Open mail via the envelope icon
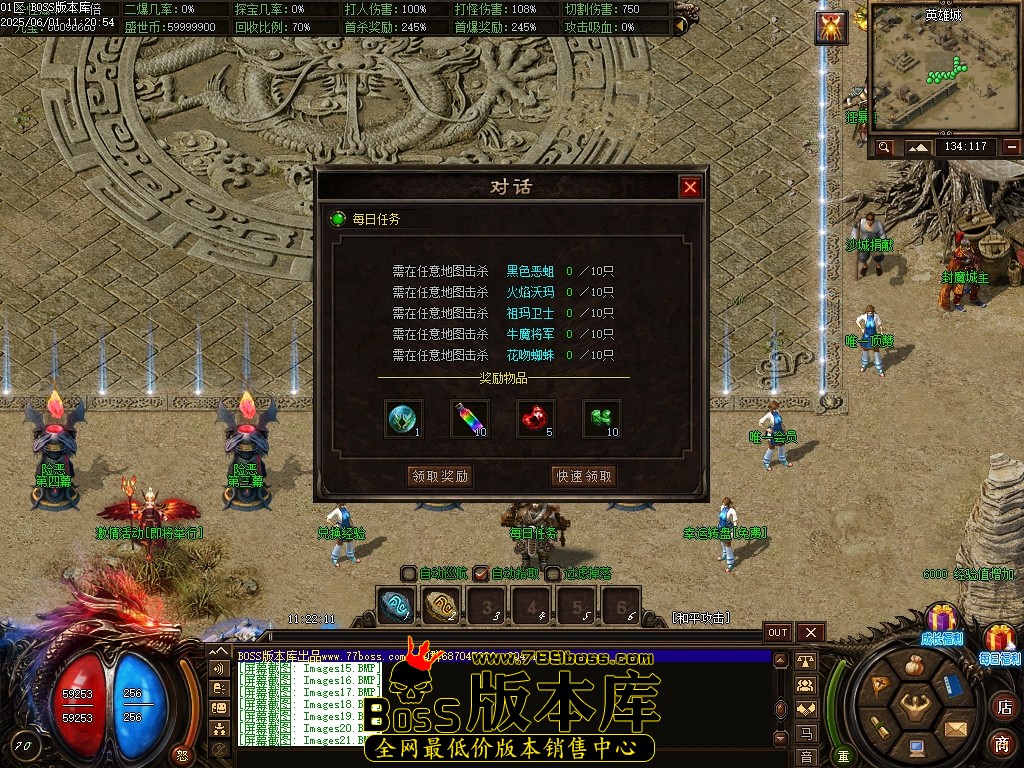 (x=956, y=728)
